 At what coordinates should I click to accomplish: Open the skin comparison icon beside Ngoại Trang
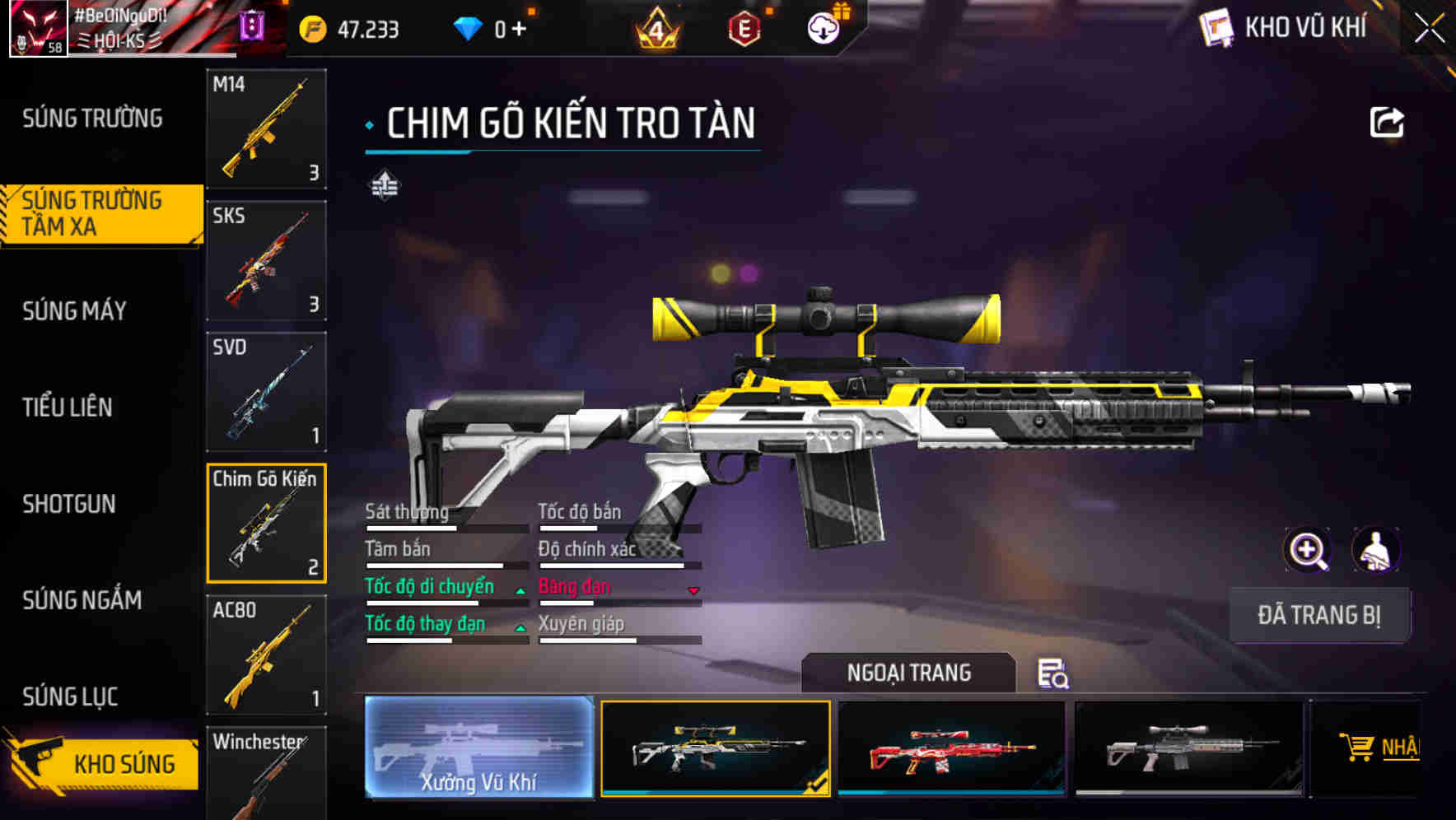pyautogui.click(x=1054, y=675)
